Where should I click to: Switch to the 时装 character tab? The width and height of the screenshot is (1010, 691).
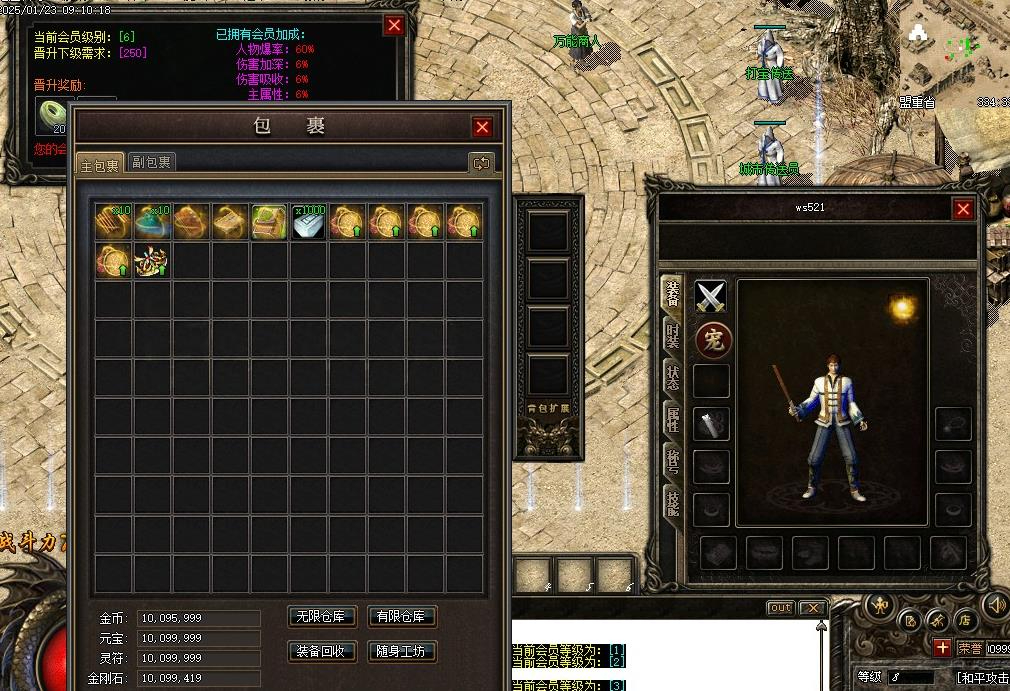(x=673, y=335)
